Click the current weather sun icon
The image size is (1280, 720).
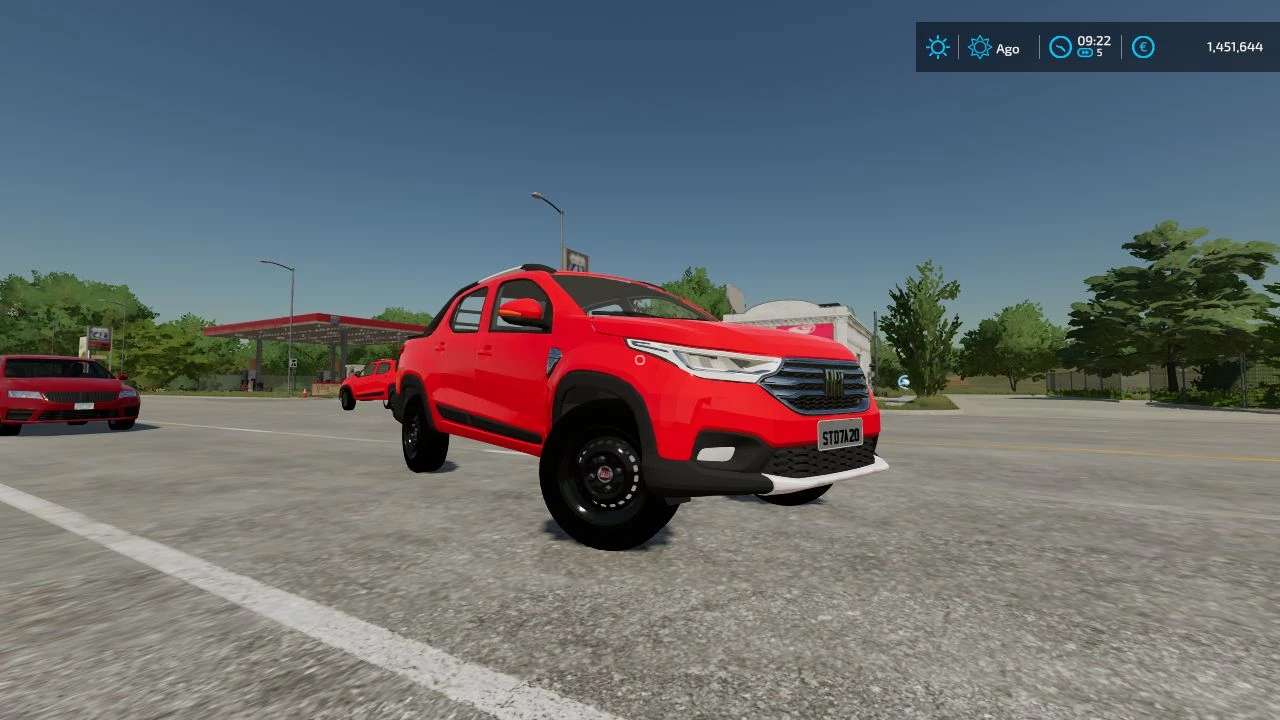point(937,47)
